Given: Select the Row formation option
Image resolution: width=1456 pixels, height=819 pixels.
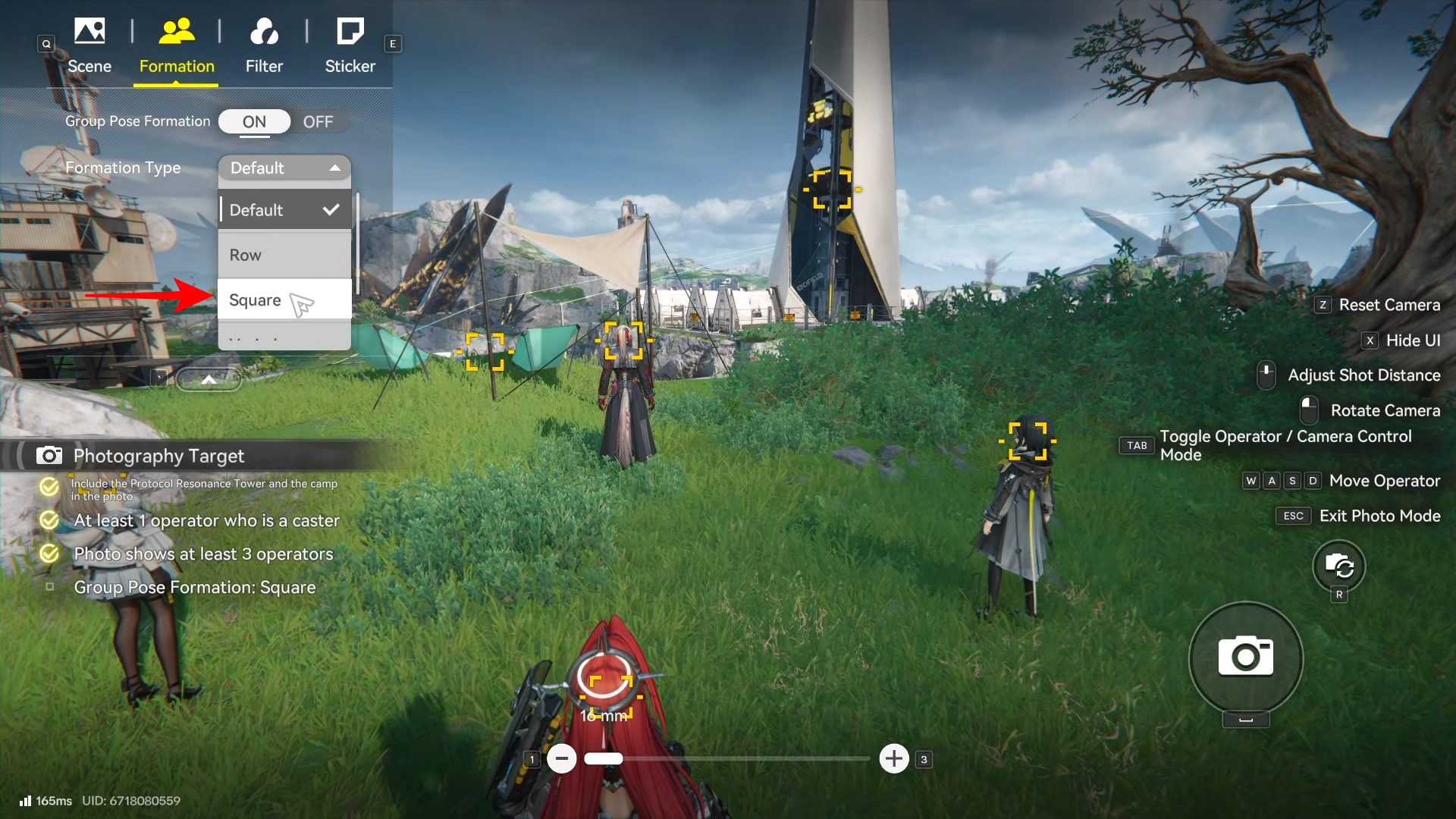Looking at the screenshot, I should pos(284,256).
